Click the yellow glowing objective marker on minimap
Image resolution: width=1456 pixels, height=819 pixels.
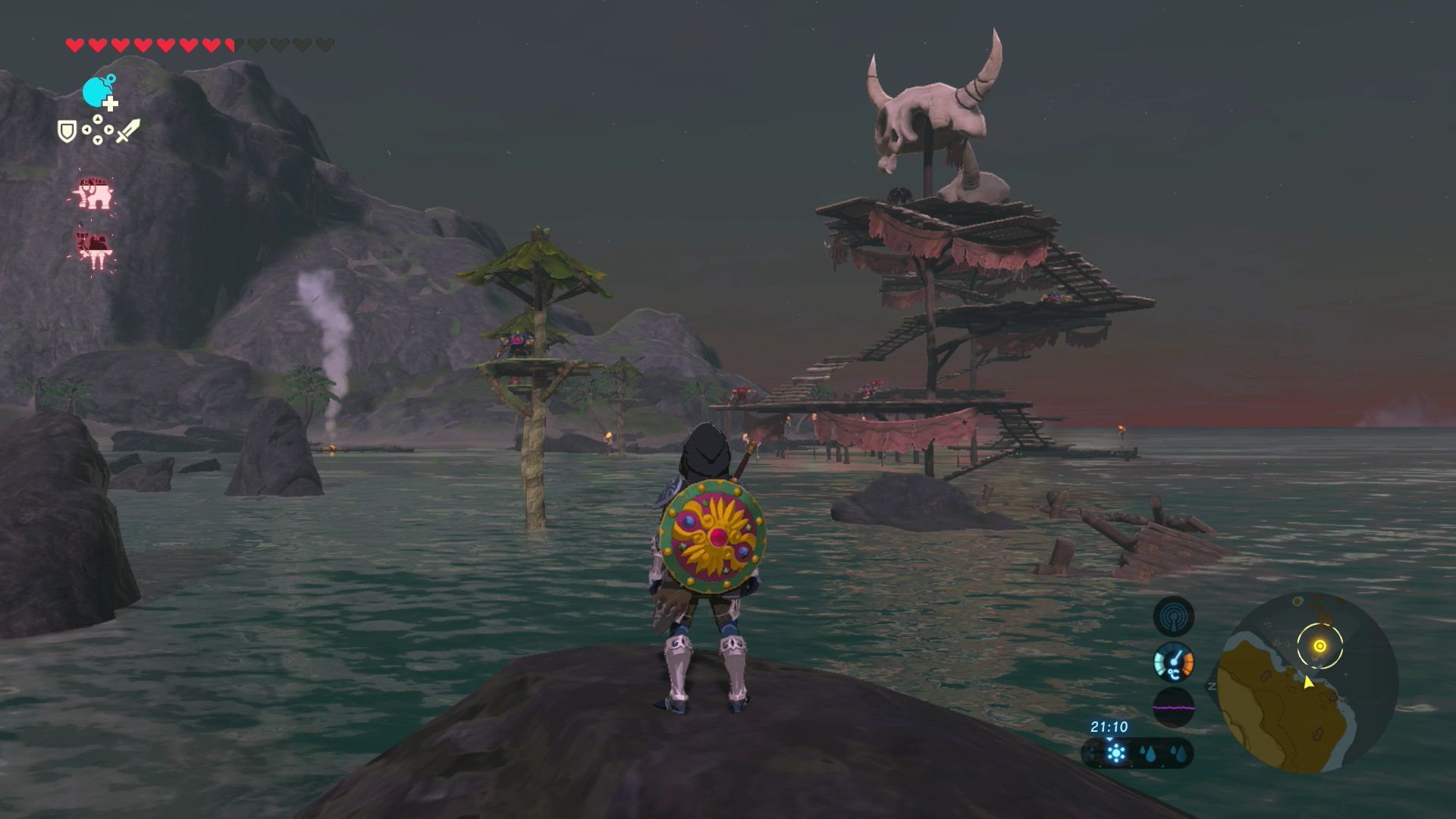point(1319,646)
